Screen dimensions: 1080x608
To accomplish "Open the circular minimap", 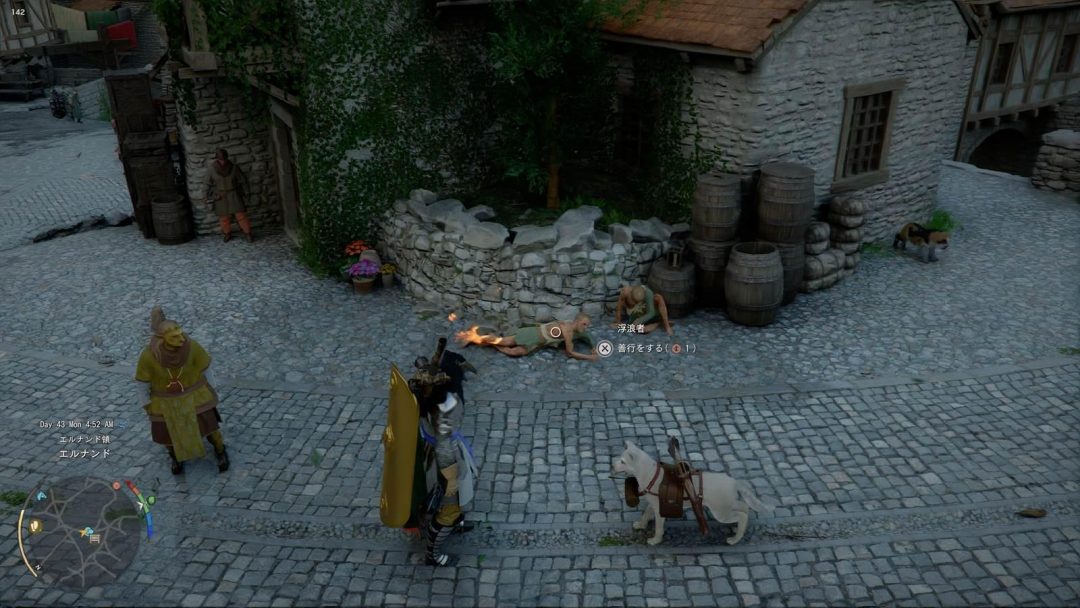I will [x=80, y=530].
